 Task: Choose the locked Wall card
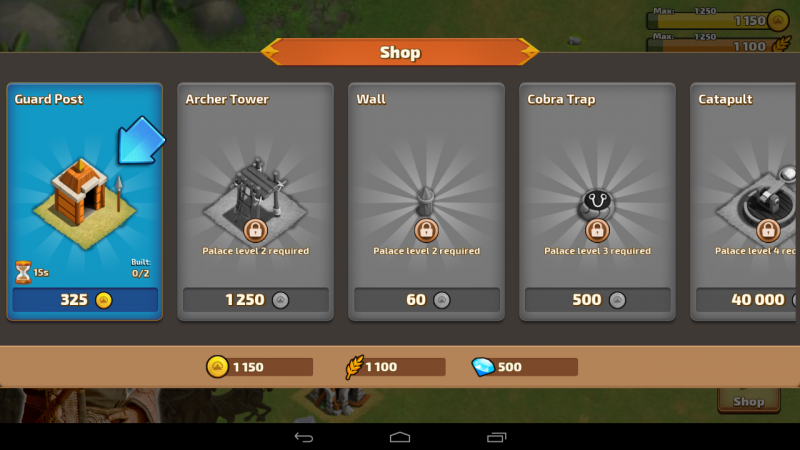click(426, 190)
